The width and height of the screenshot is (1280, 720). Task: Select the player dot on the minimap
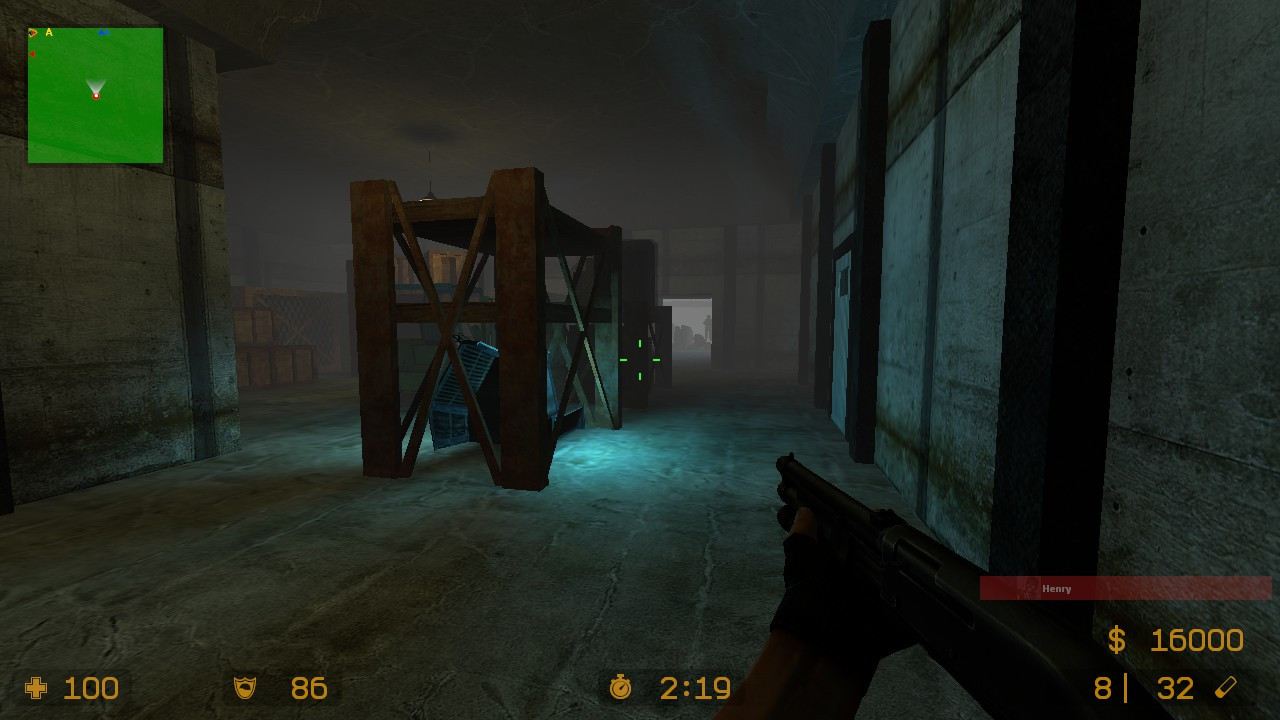[x=96, y=95]
